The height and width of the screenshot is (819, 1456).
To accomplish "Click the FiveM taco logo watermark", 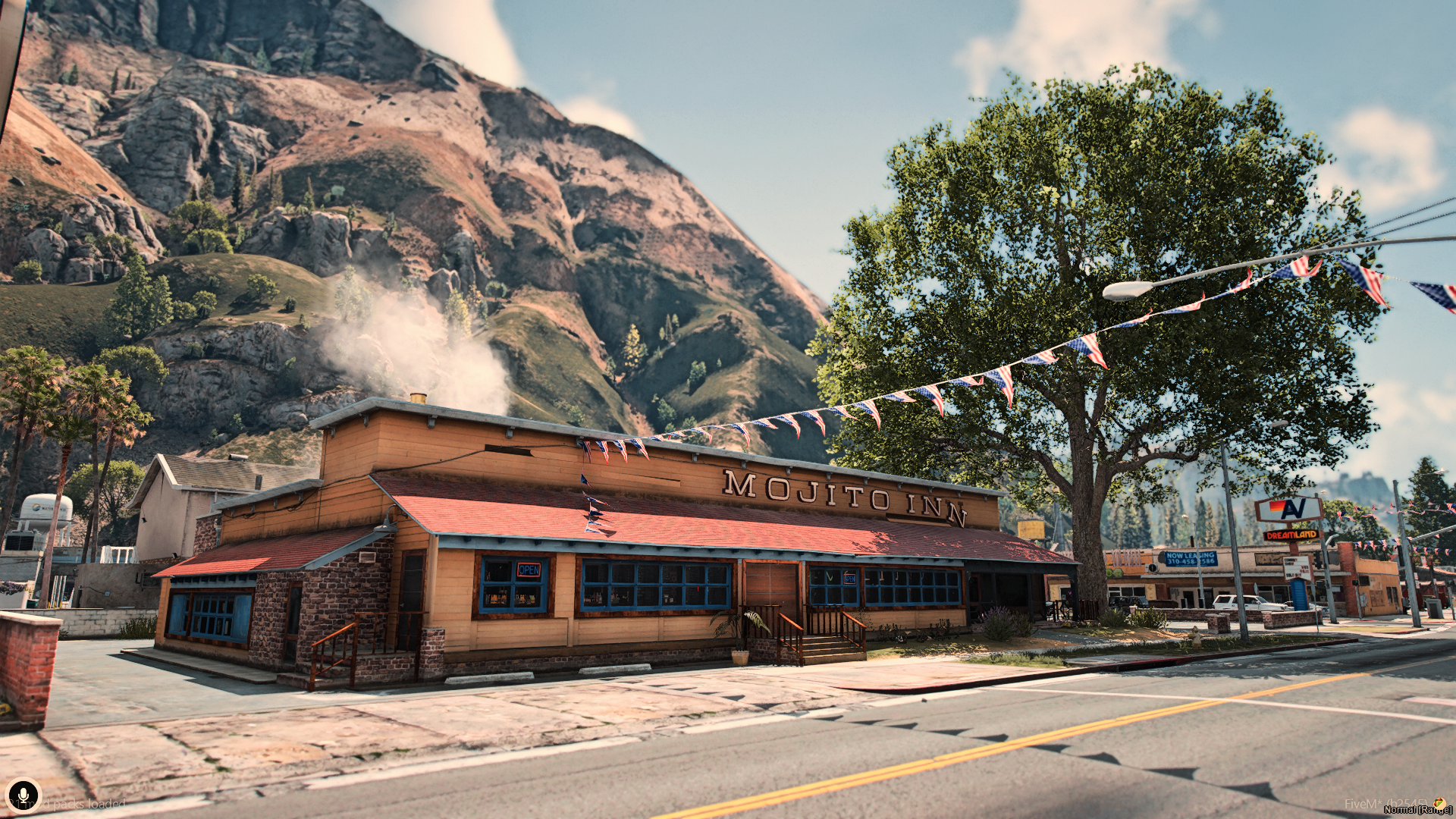I will point(1439,802).
